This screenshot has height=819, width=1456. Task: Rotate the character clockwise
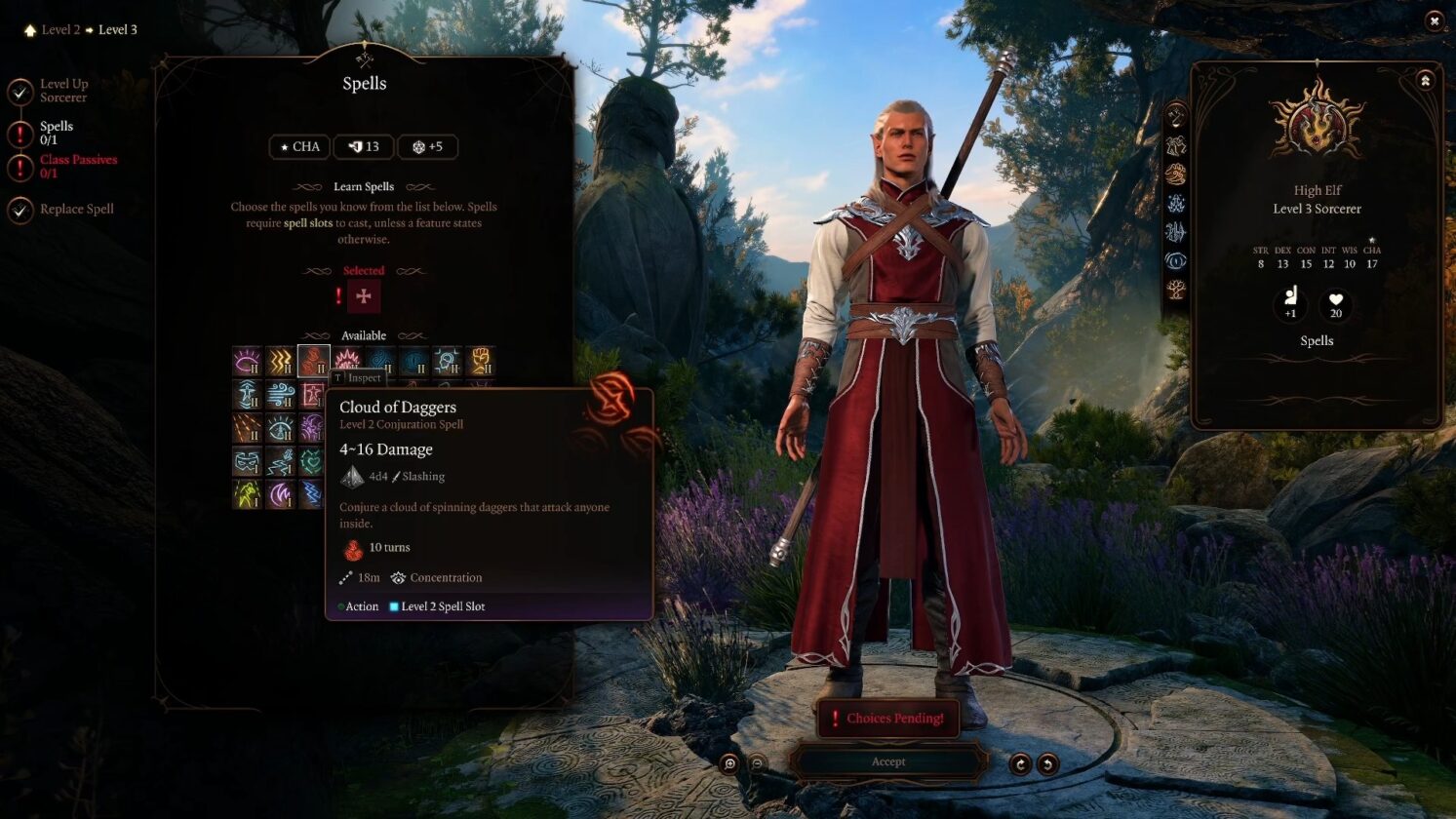[x=1020, y=764]
